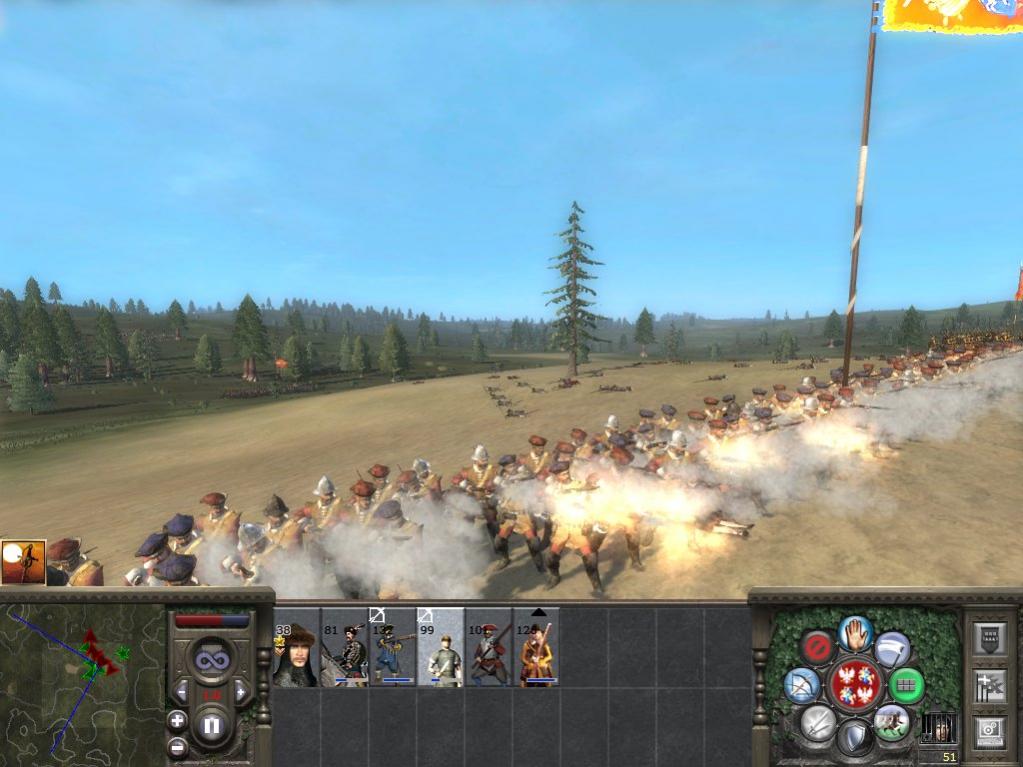This screenshot has height=767, width=1023.
Task: Click the sunset general's ability icon
Action: [23, 563]
